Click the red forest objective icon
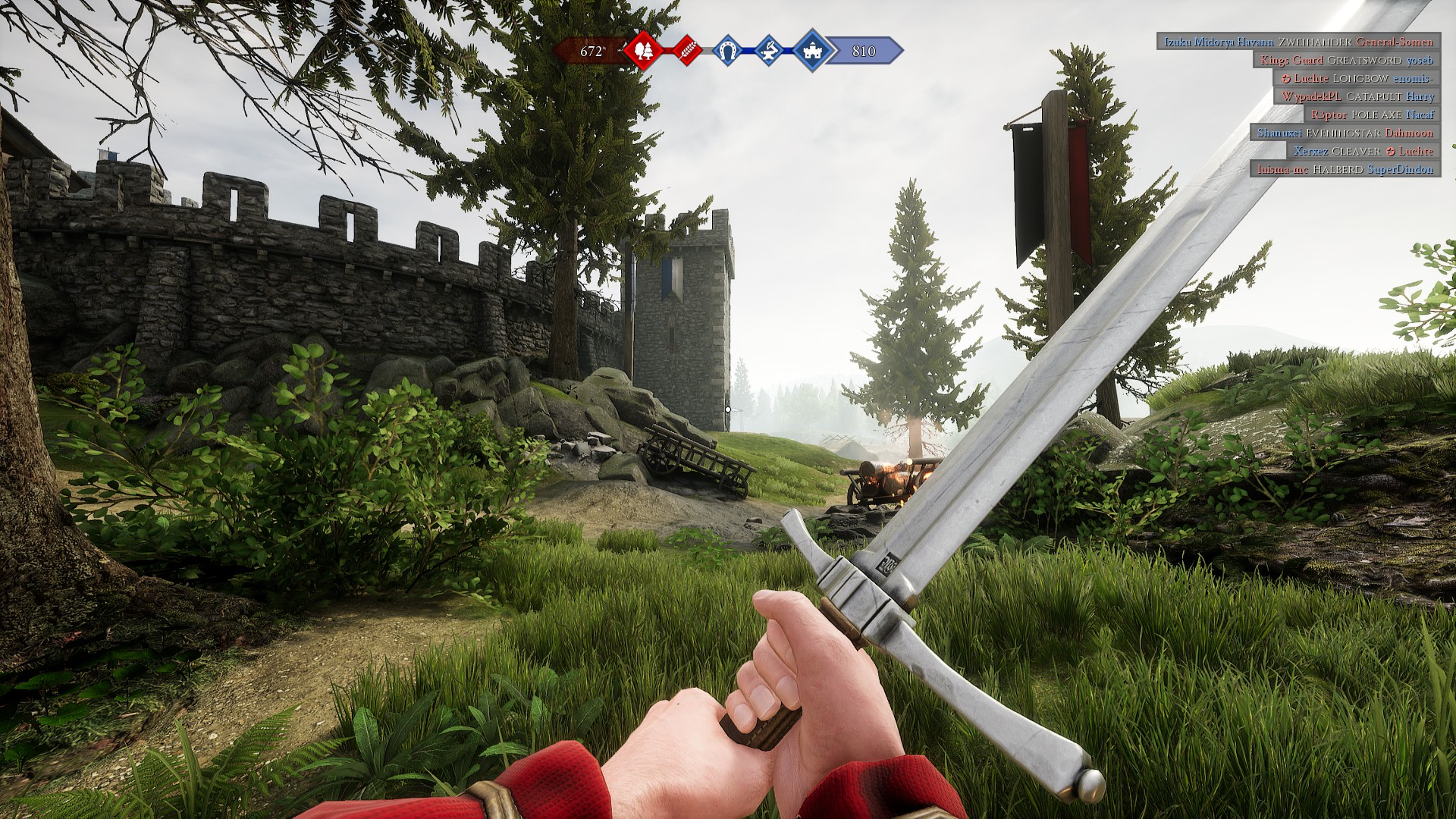 (643, 51)
